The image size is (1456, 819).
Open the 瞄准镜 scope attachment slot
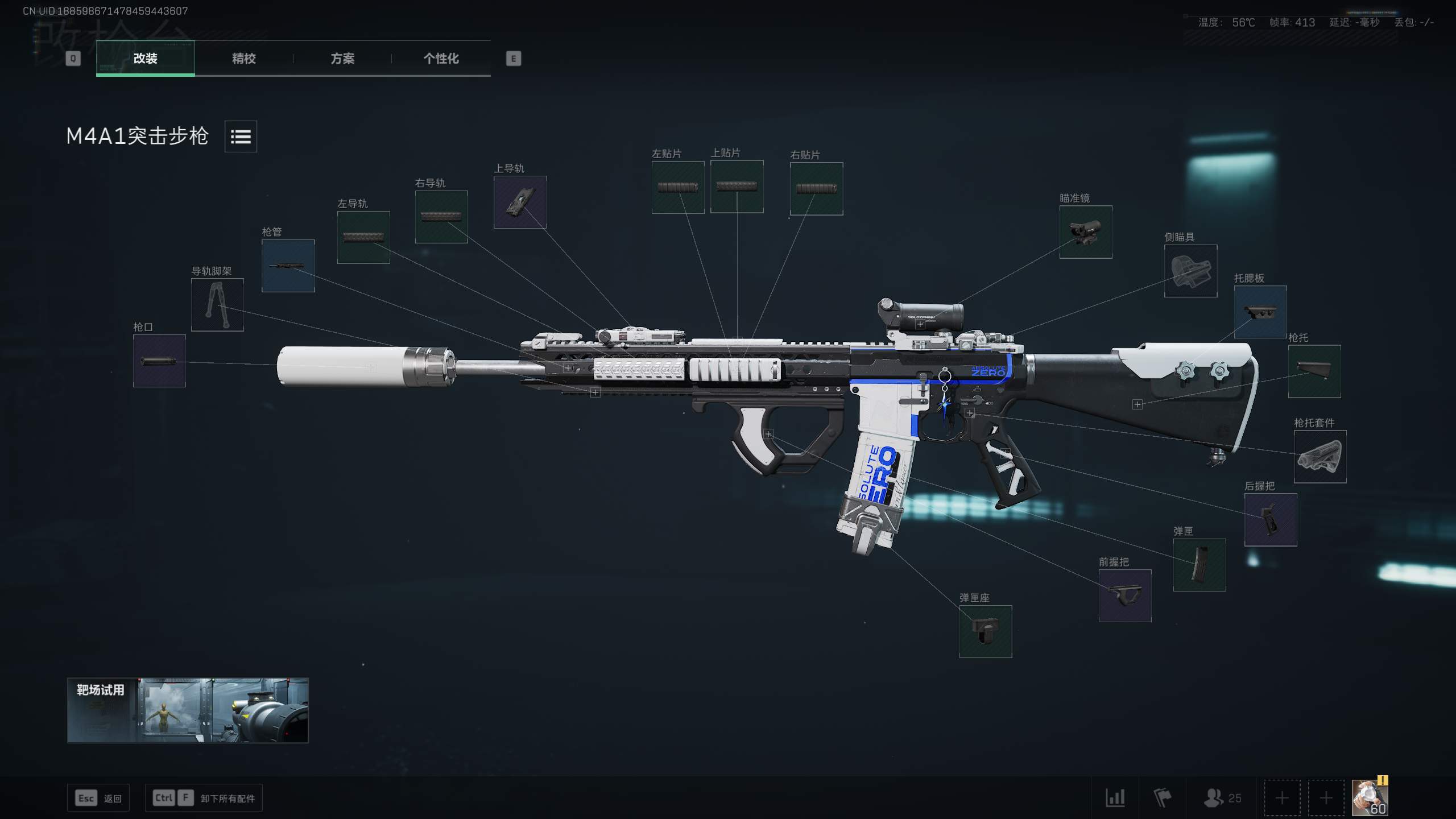(x=1085, y=232)
